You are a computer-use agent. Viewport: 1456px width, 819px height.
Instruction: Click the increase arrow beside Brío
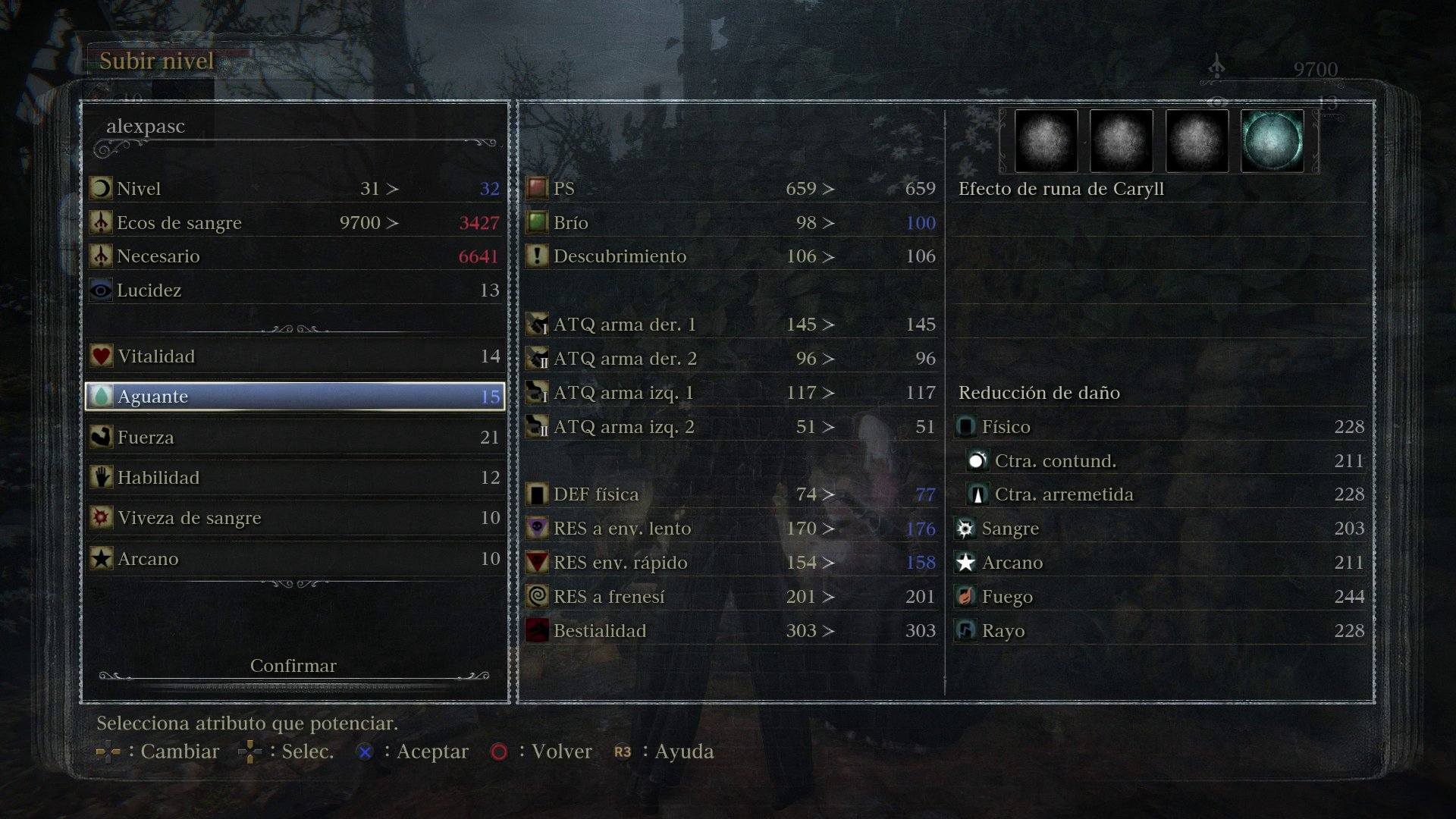tap(827, 222)
